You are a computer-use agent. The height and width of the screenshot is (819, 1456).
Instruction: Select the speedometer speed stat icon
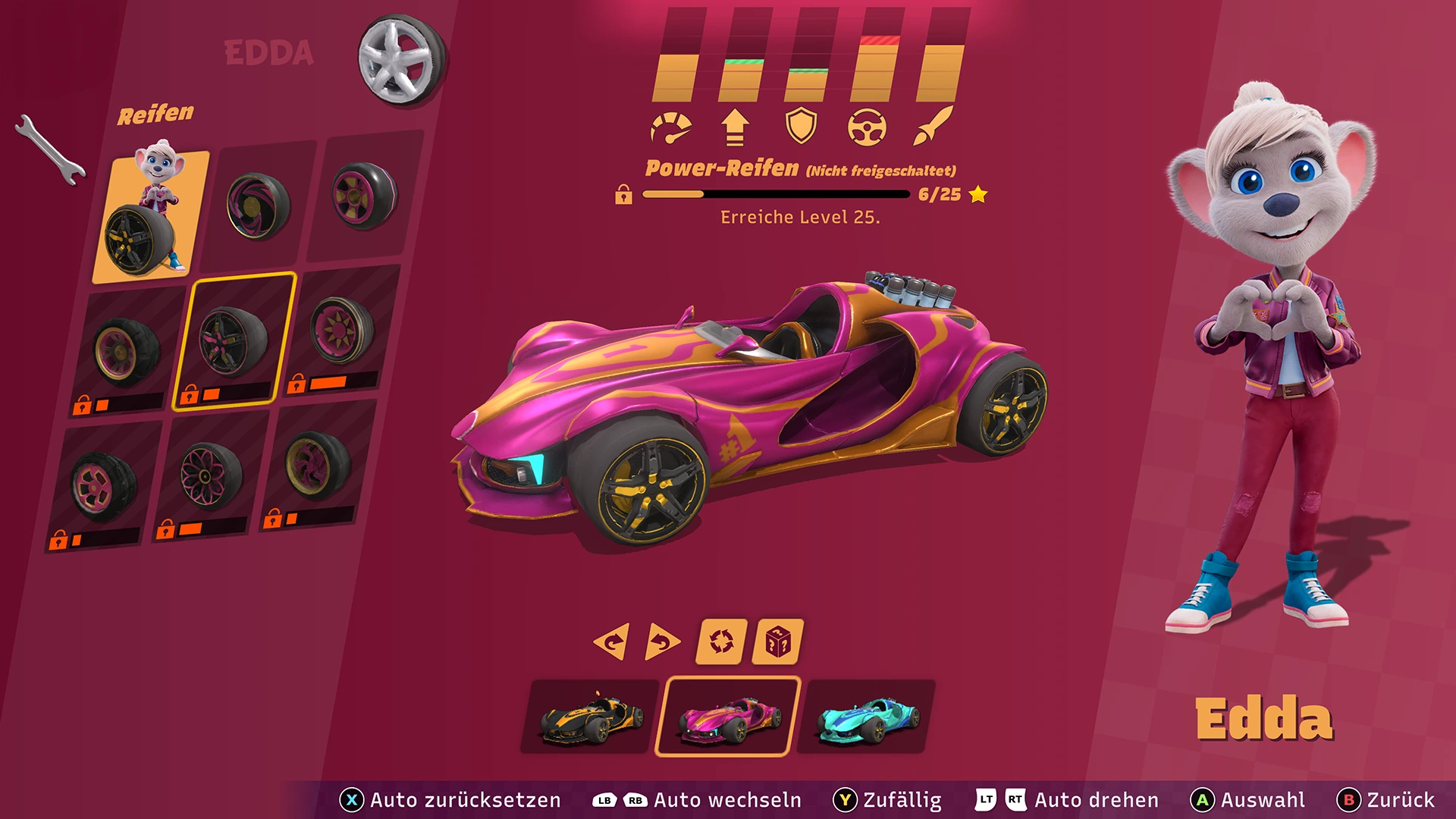click(x=672, y=125)
